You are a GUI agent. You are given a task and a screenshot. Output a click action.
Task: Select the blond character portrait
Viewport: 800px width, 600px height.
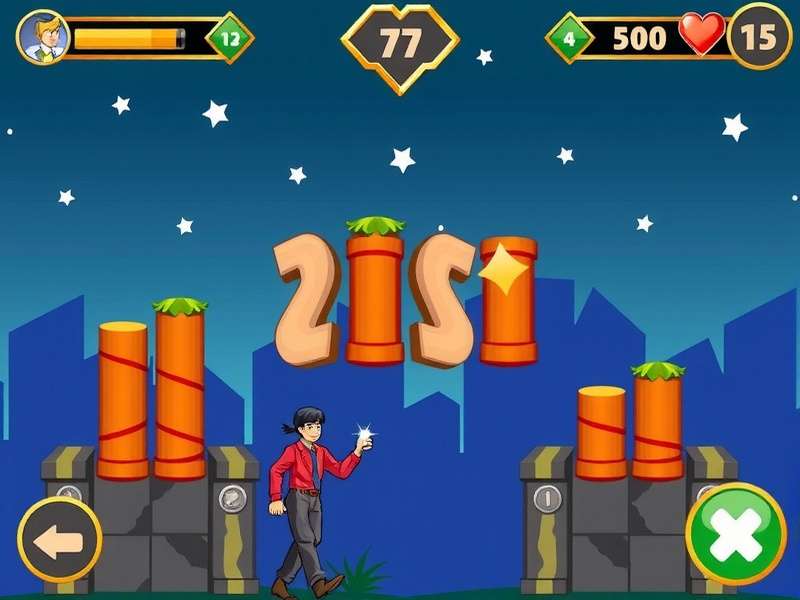(x=44, y=37)
